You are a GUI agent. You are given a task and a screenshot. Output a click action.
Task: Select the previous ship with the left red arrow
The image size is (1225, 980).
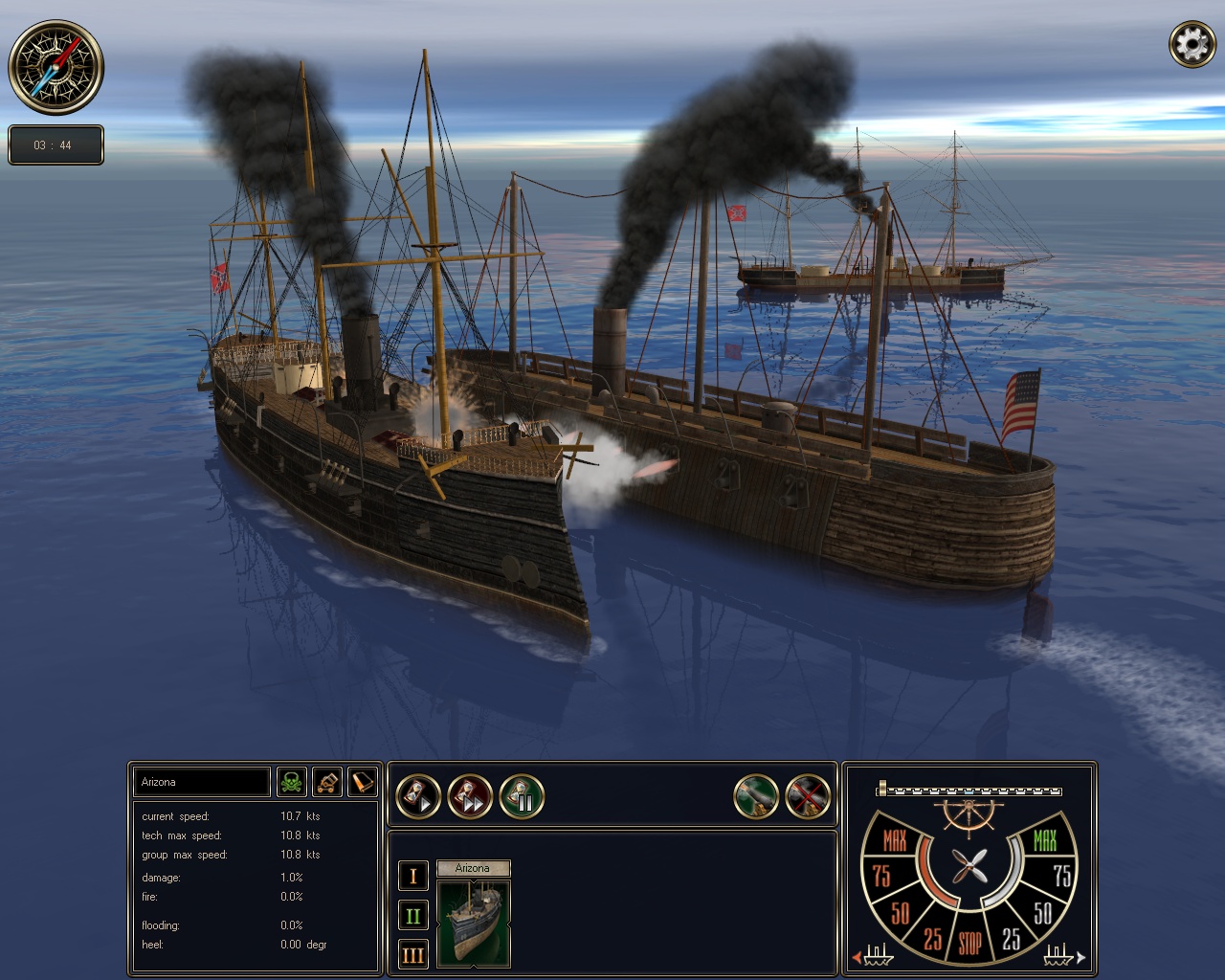[857, 956]
